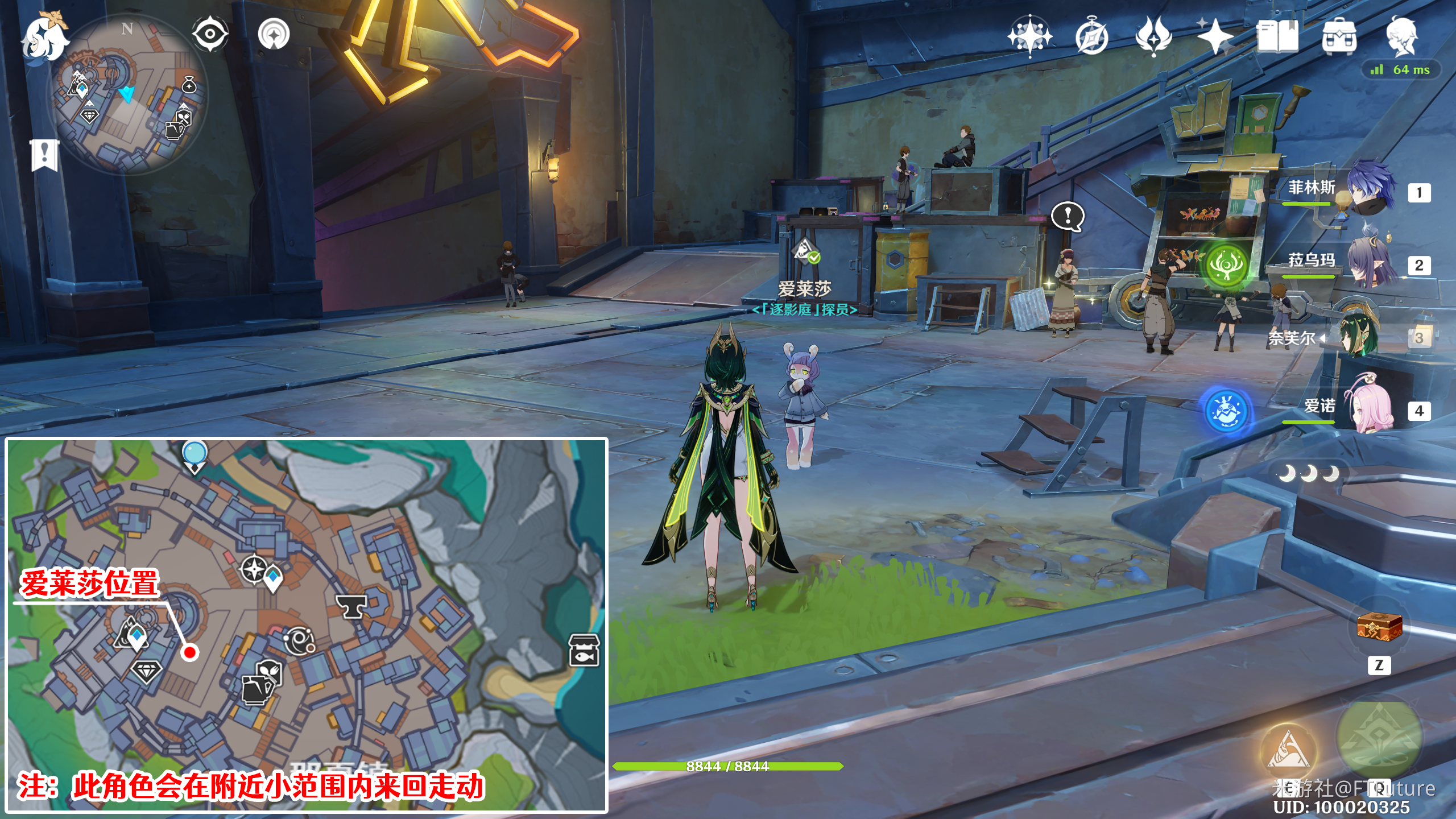Use the treasure chest gadget
Viewport: 1456px width, 819px height.
(1379, 627)
